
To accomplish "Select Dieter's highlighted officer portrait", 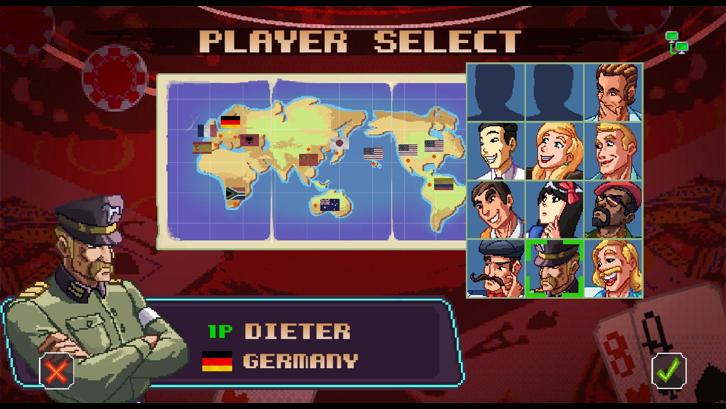I will tap(555, 267).
